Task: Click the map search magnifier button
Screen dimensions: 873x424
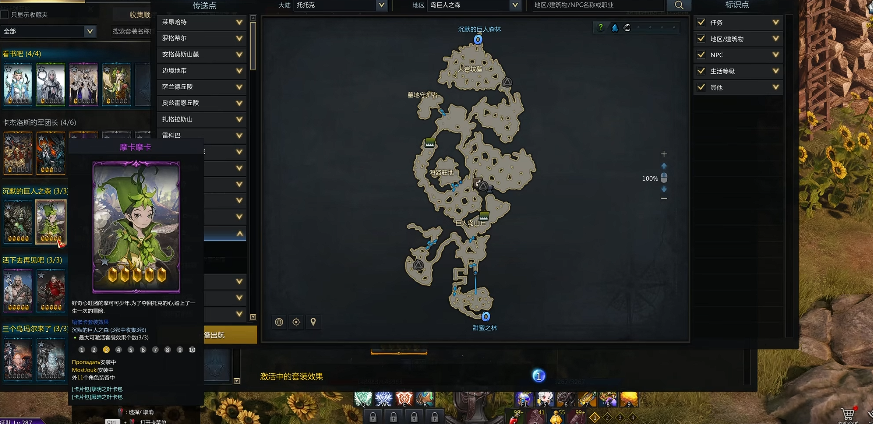Action: pos(678,5)
